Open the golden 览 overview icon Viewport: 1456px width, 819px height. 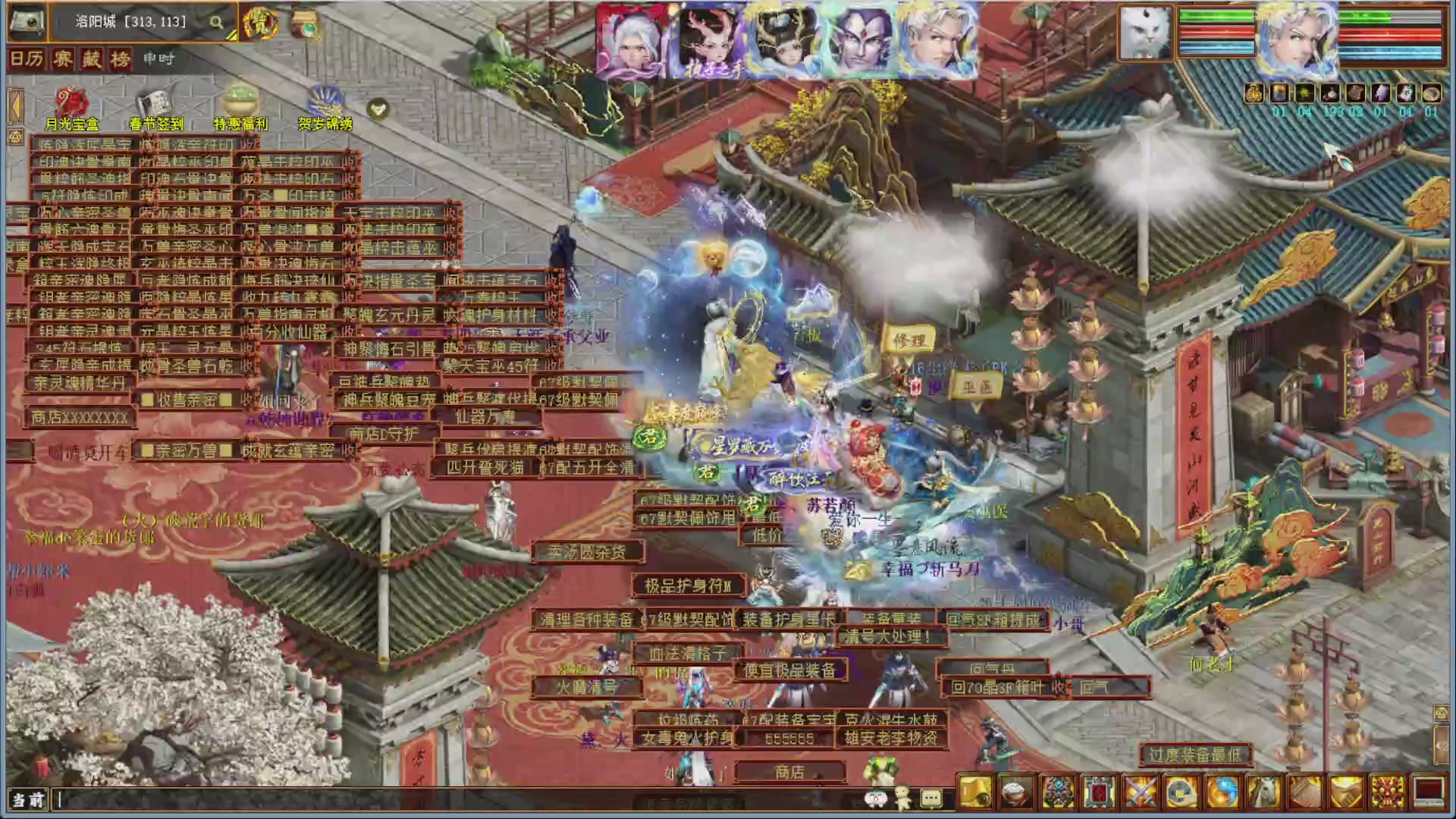click(x=261, y=22)
